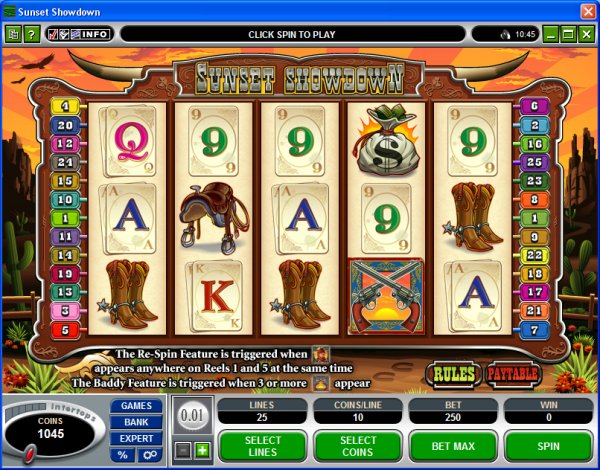Spin the reels with the Spin button
Screen dimensions: 600x470
pos(548,446)
